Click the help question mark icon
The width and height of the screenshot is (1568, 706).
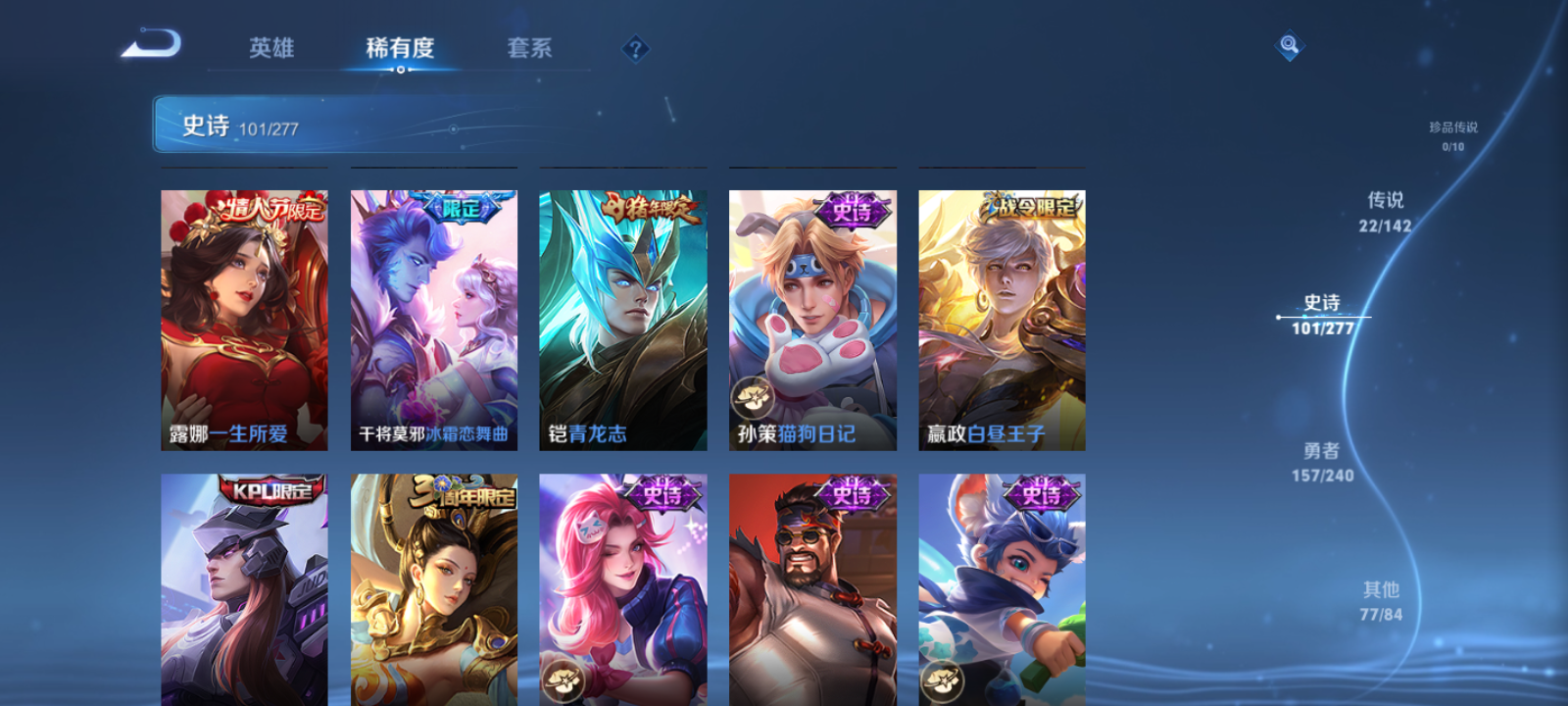tap(635, 47)
